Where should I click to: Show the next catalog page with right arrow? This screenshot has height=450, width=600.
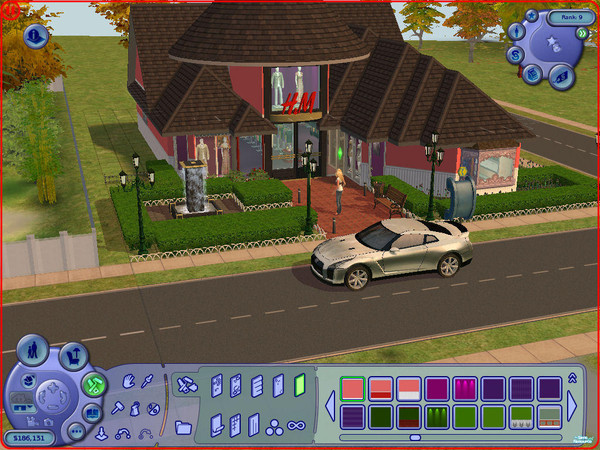tap(573, 403)
